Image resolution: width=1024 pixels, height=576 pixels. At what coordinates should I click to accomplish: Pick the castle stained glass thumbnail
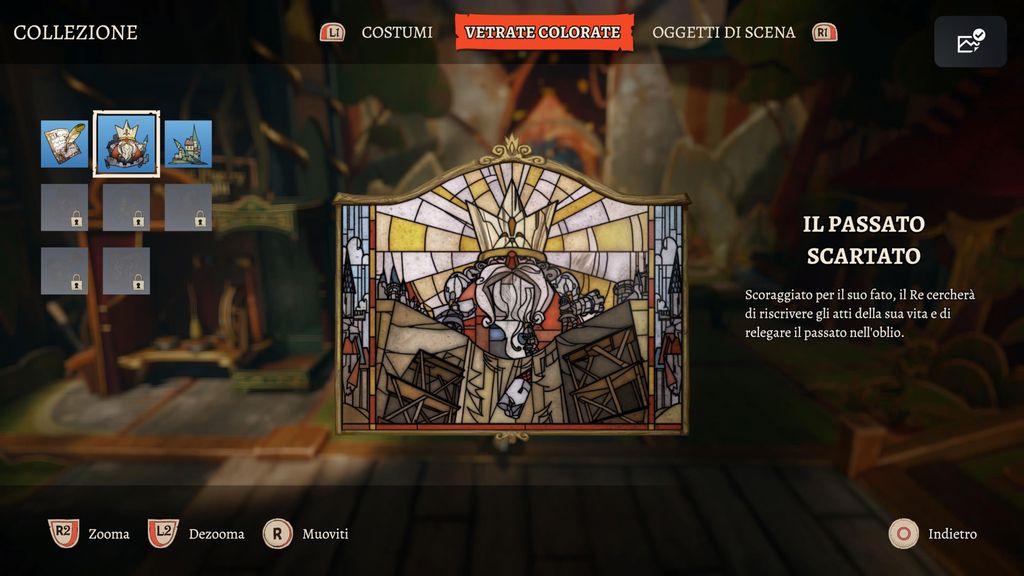188,144
